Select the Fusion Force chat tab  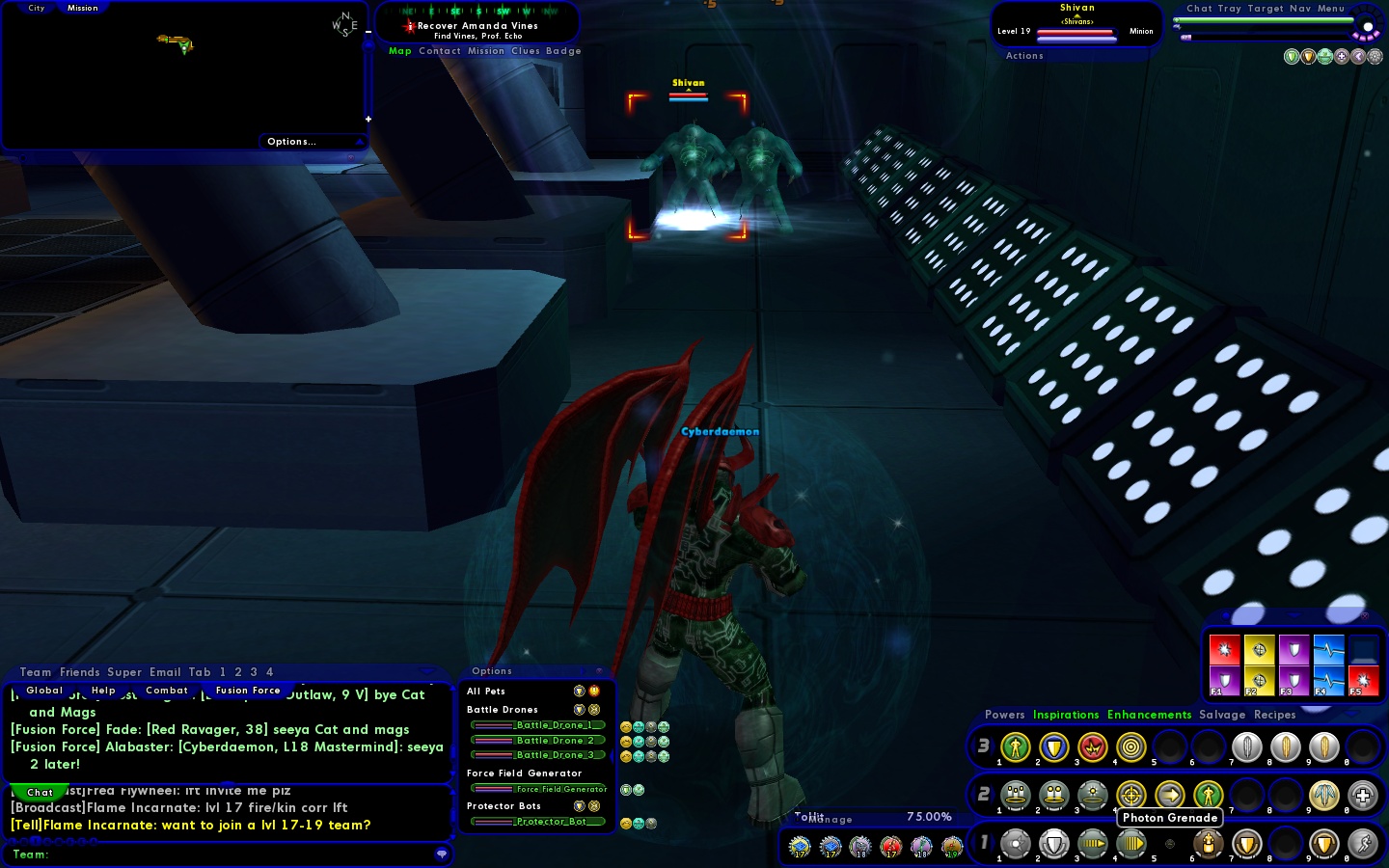[248, 691]
